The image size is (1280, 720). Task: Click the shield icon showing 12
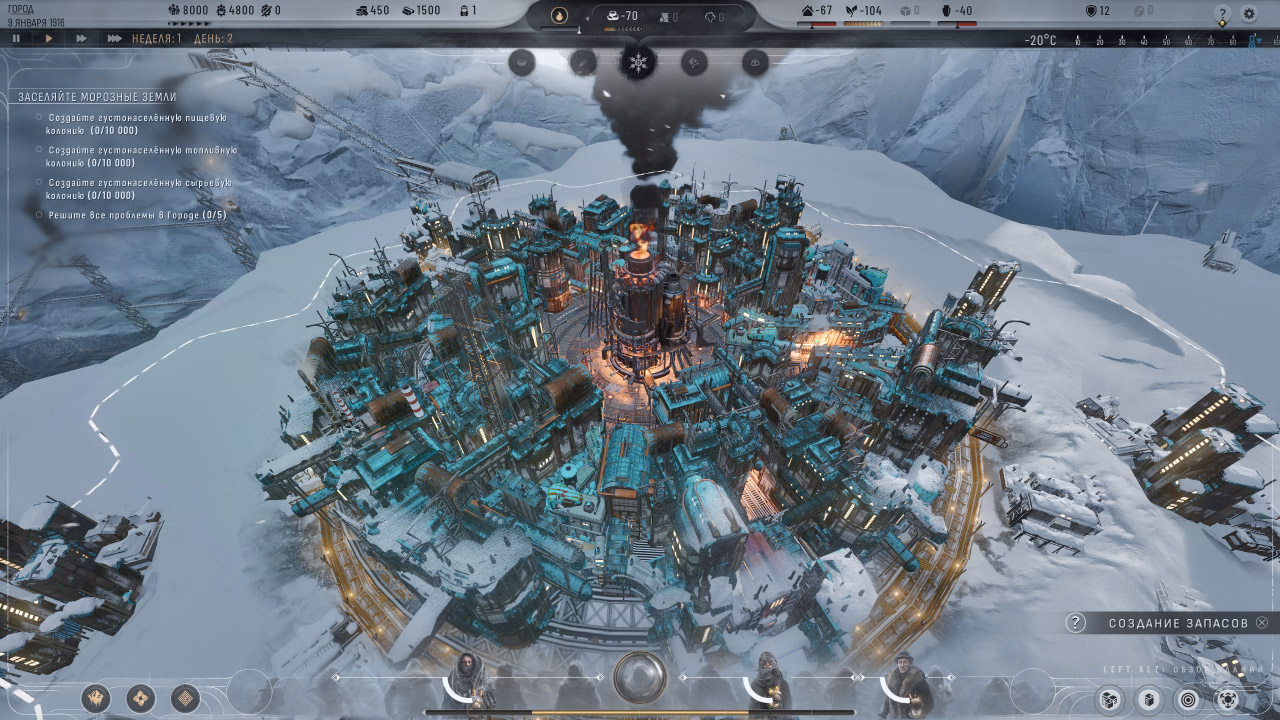click(x=1090, y=10)
